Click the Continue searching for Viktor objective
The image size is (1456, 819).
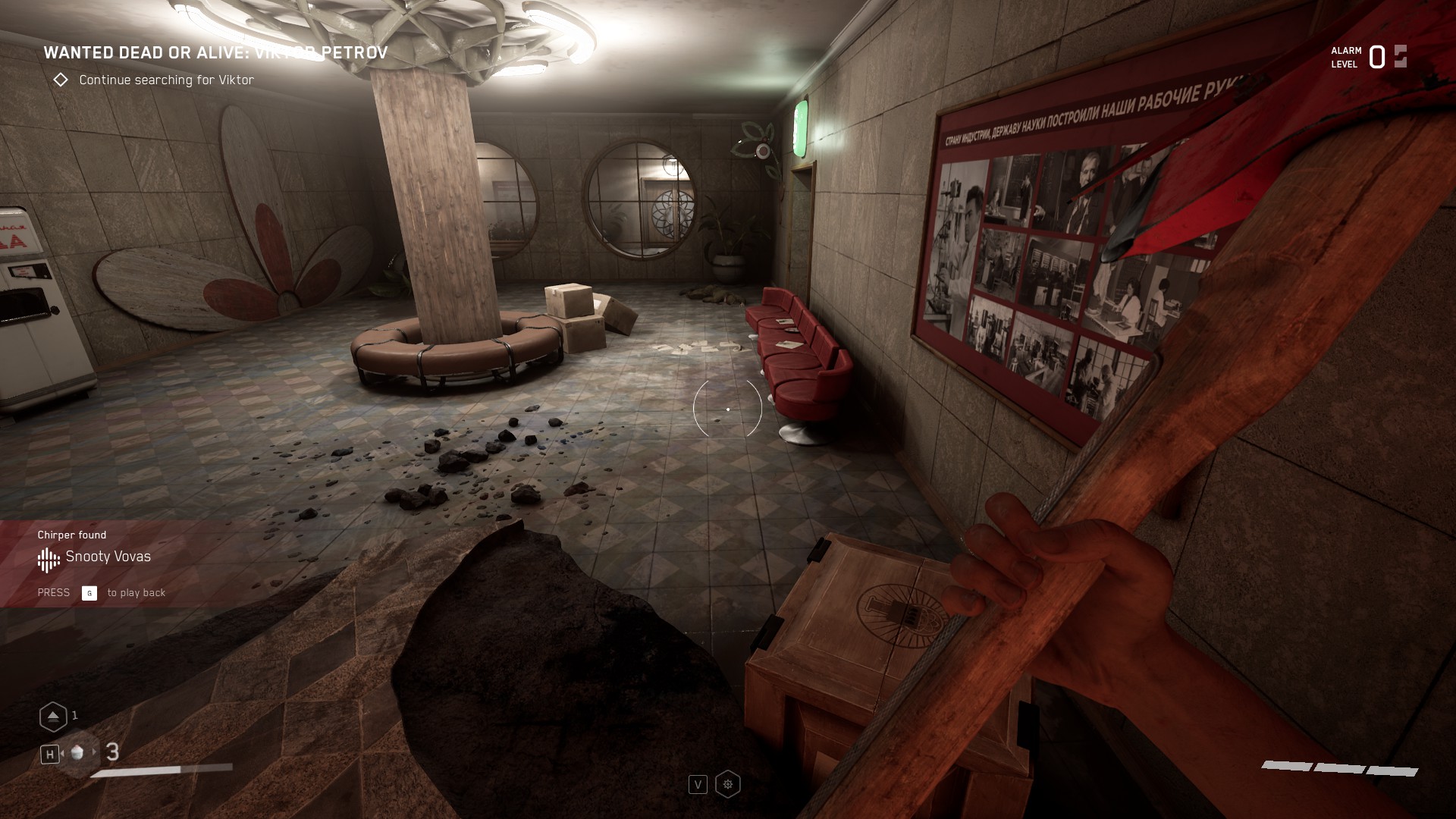click(166, 80)
